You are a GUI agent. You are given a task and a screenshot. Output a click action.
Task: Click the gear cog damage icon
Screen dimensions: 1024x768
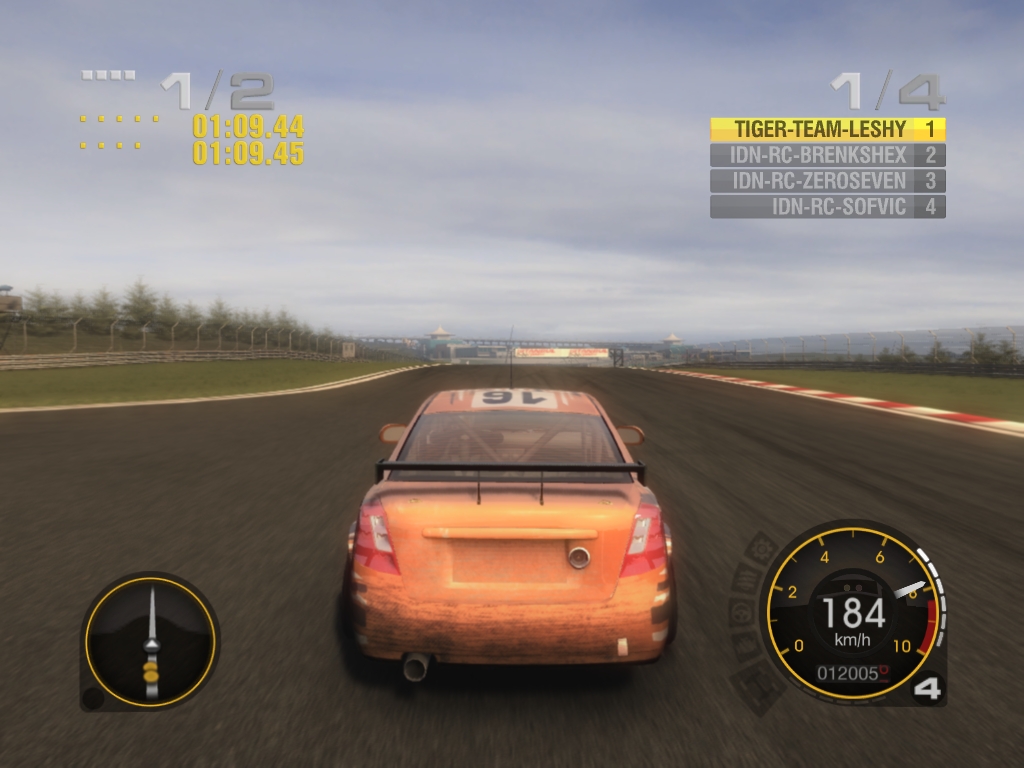click(763, 549)
